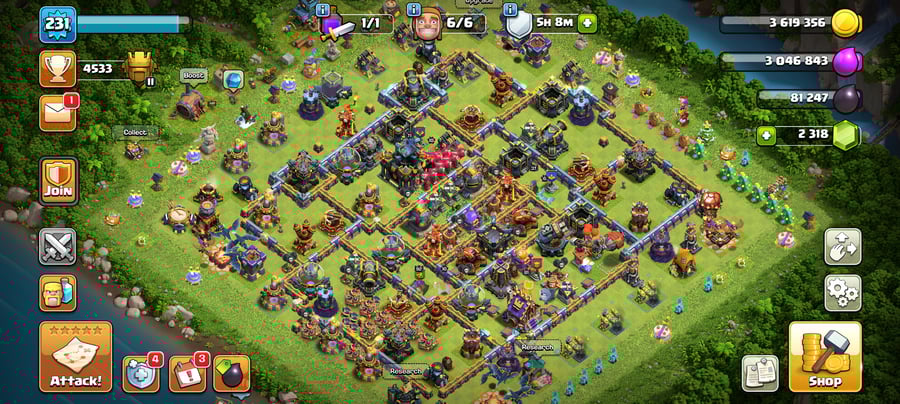
Task: Open the builder and potion icon button
Action: 57,292
